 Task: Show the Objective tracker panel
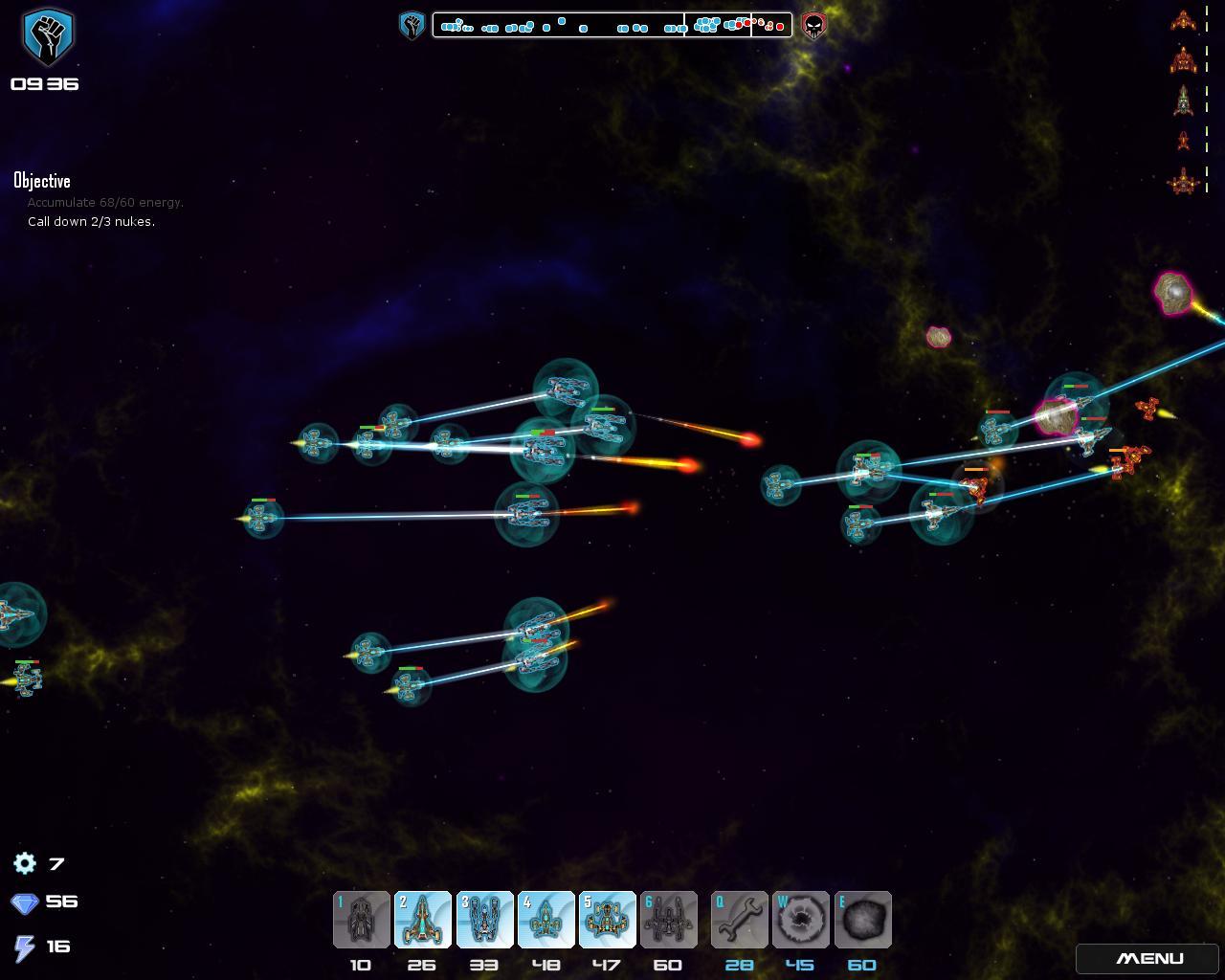[42, 181]
